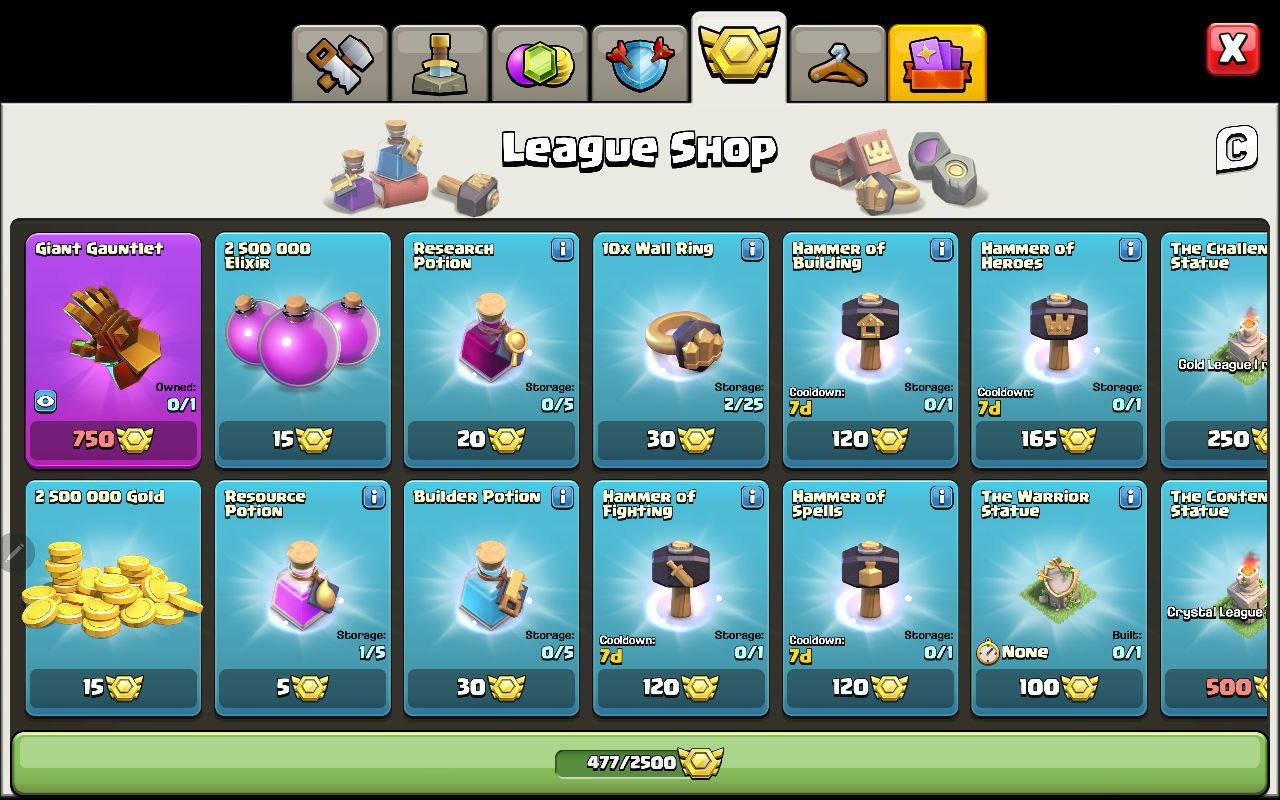Purchase the Builder Potion for 30 medals
Image resolution: width=1280 pixels, height=800 pixels.
click(x=491, y=687)
